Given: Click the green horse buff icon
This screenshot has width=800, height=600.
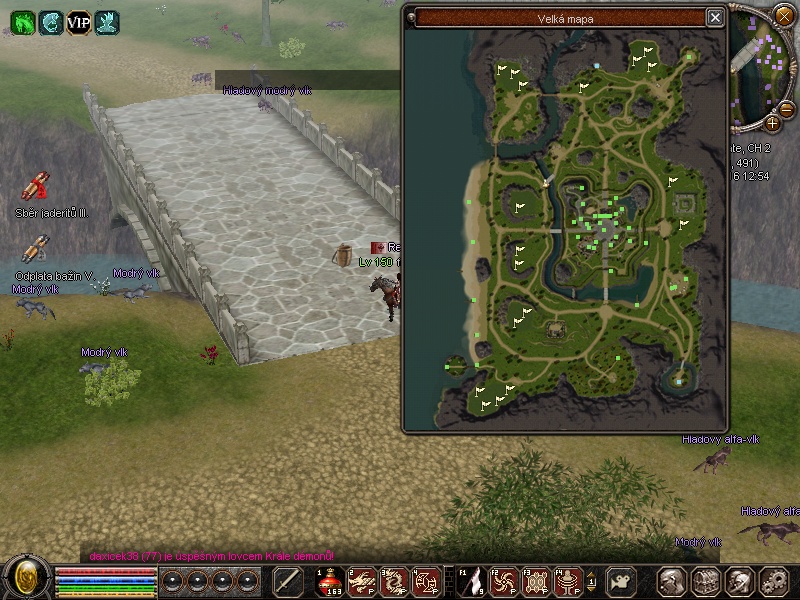Looking at the screenshot, I should point(22,22).
